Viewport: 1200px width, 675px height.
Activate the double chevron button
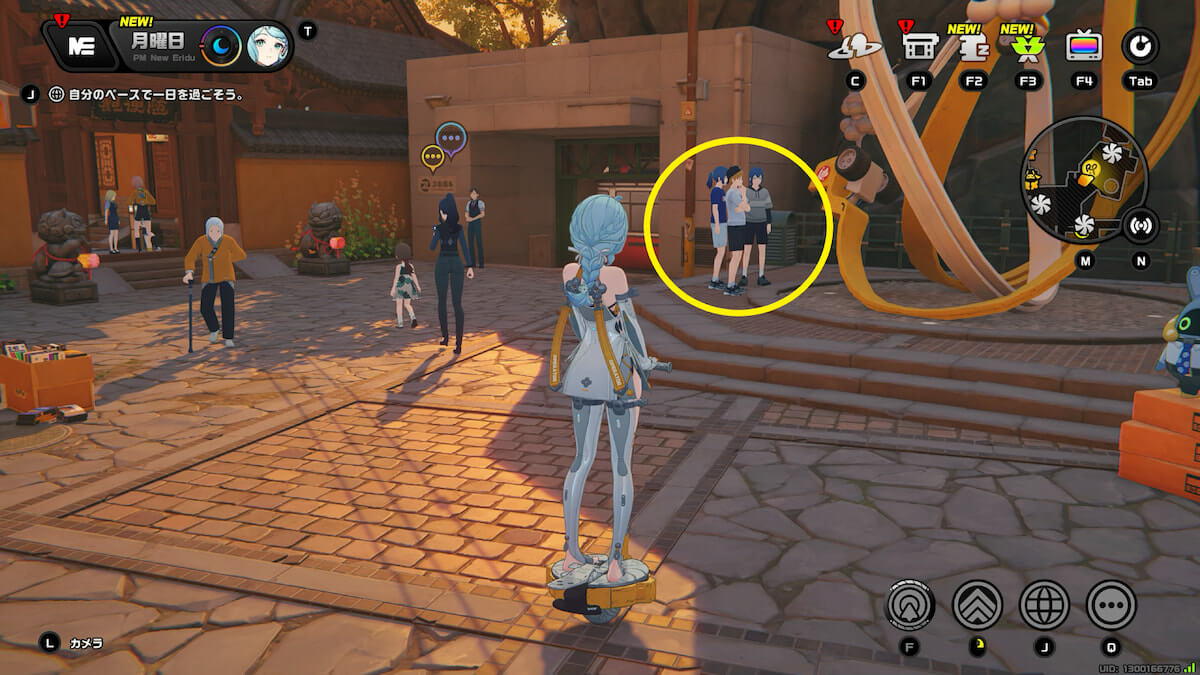(x=977, y=604)
